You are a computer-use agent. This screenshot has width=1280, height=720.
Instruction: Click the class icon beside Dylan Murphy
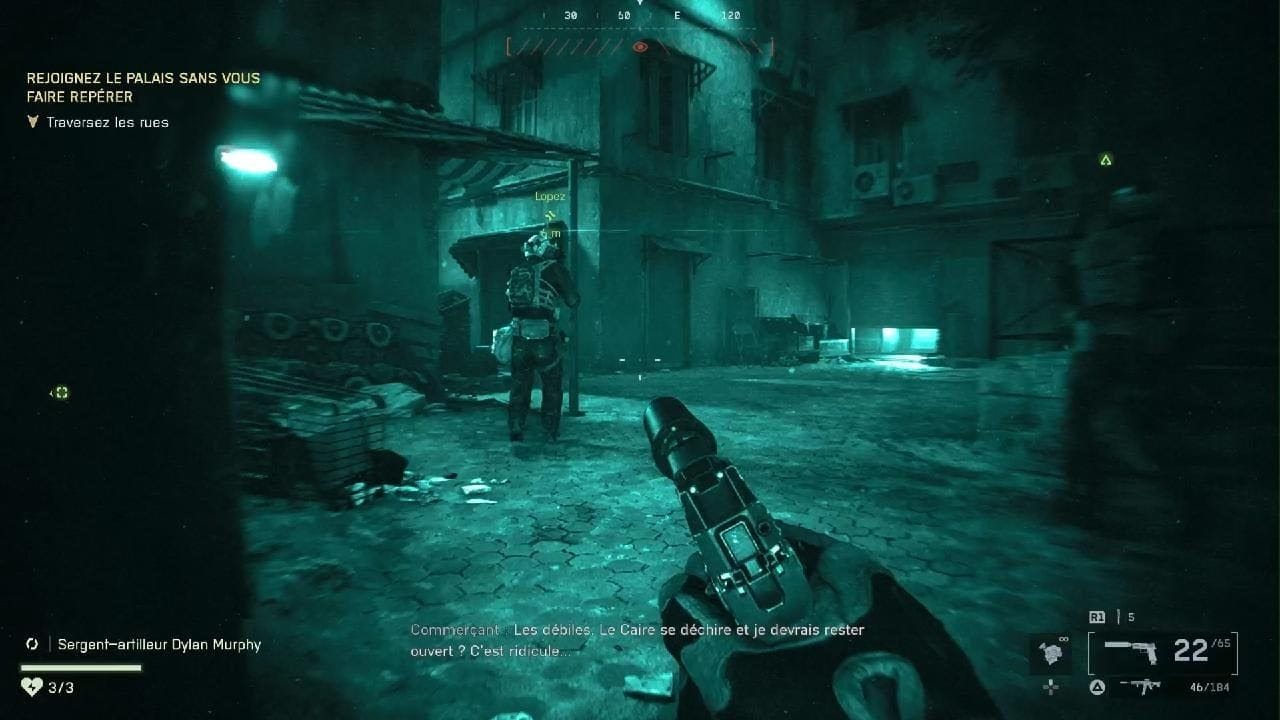click(x=33, y=645)
